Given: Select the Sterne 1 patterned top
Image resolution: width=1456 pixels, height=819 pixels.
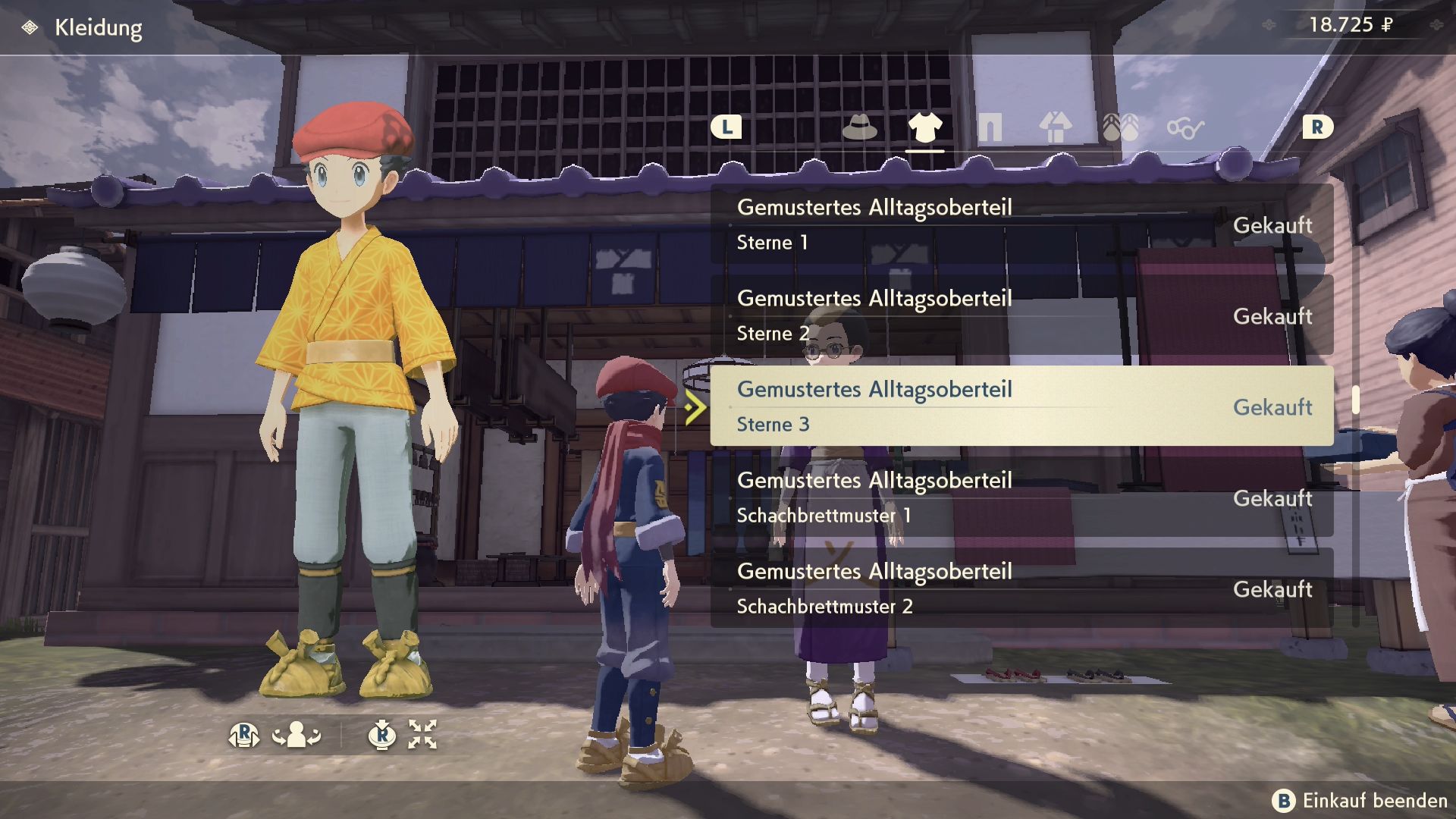Looking at the screenshot, I should point(1021,224).
